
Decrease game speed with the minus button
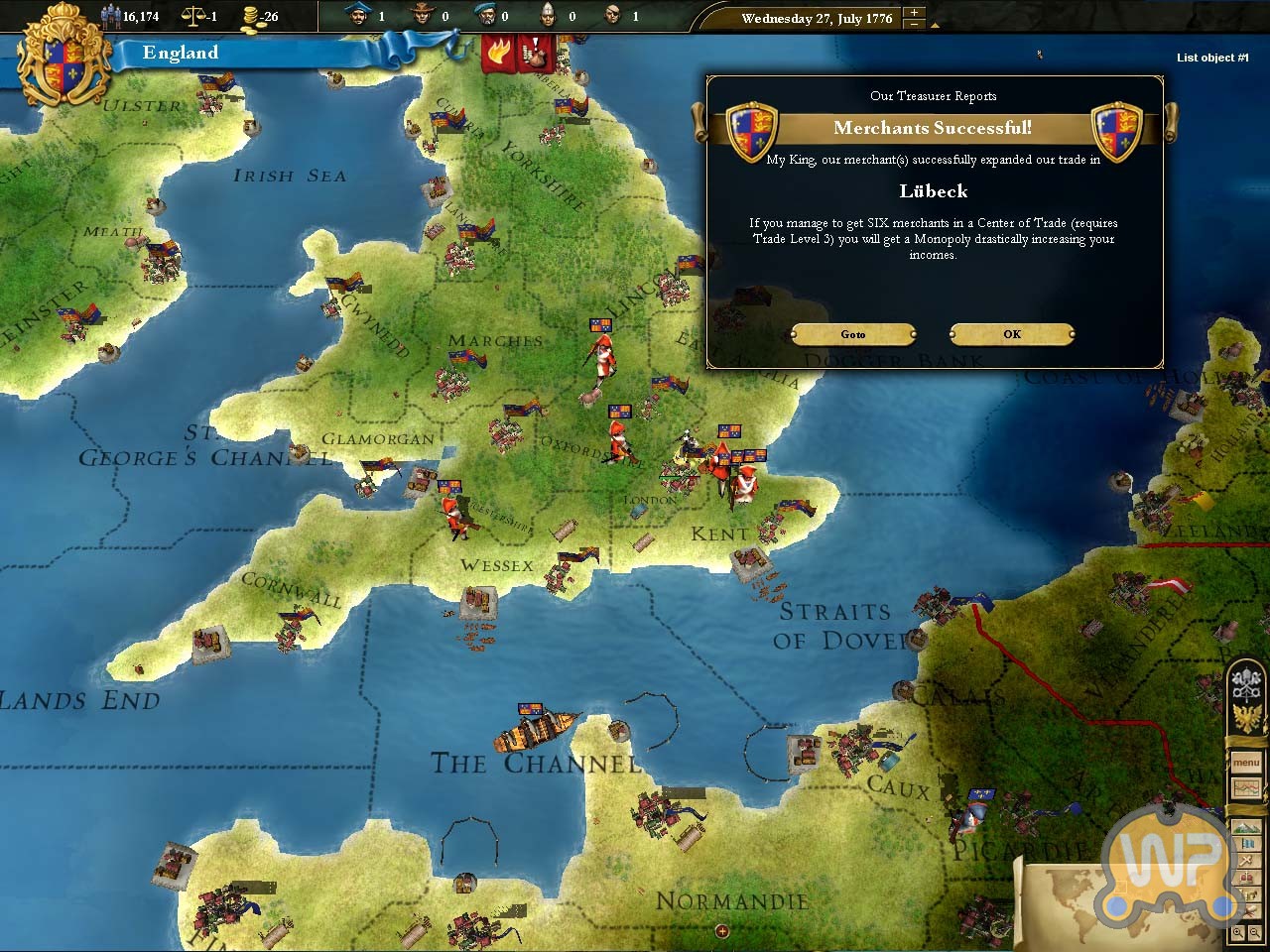pos(915,25)
